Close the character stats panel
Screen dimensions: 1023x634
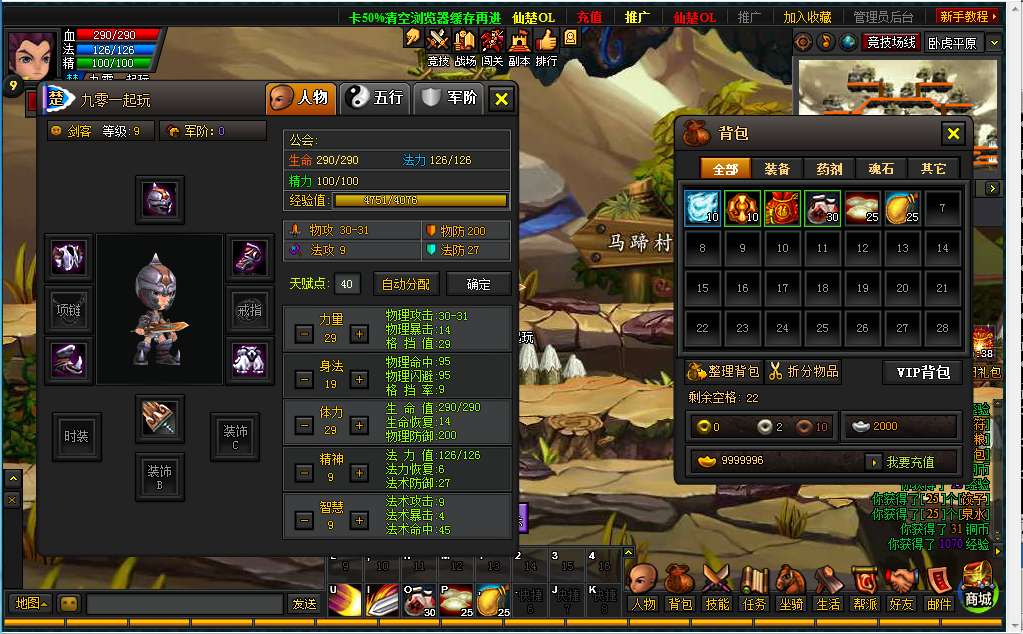point(501,99)
